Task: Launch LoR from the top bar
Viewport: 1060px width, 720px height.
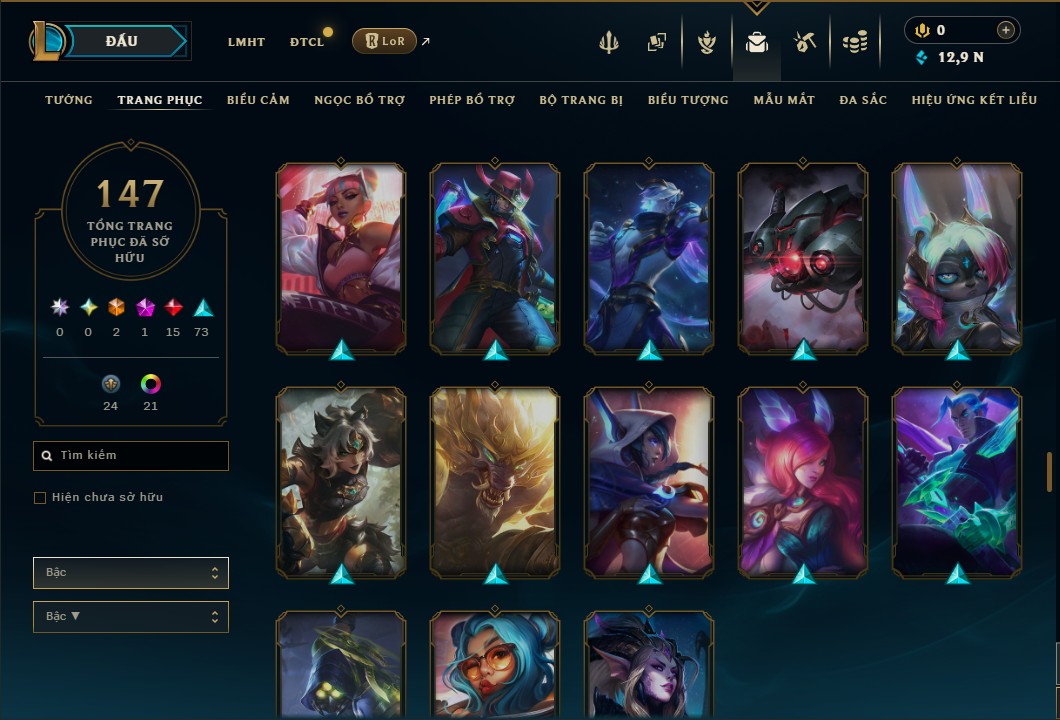Action: [x=385, y=41]
